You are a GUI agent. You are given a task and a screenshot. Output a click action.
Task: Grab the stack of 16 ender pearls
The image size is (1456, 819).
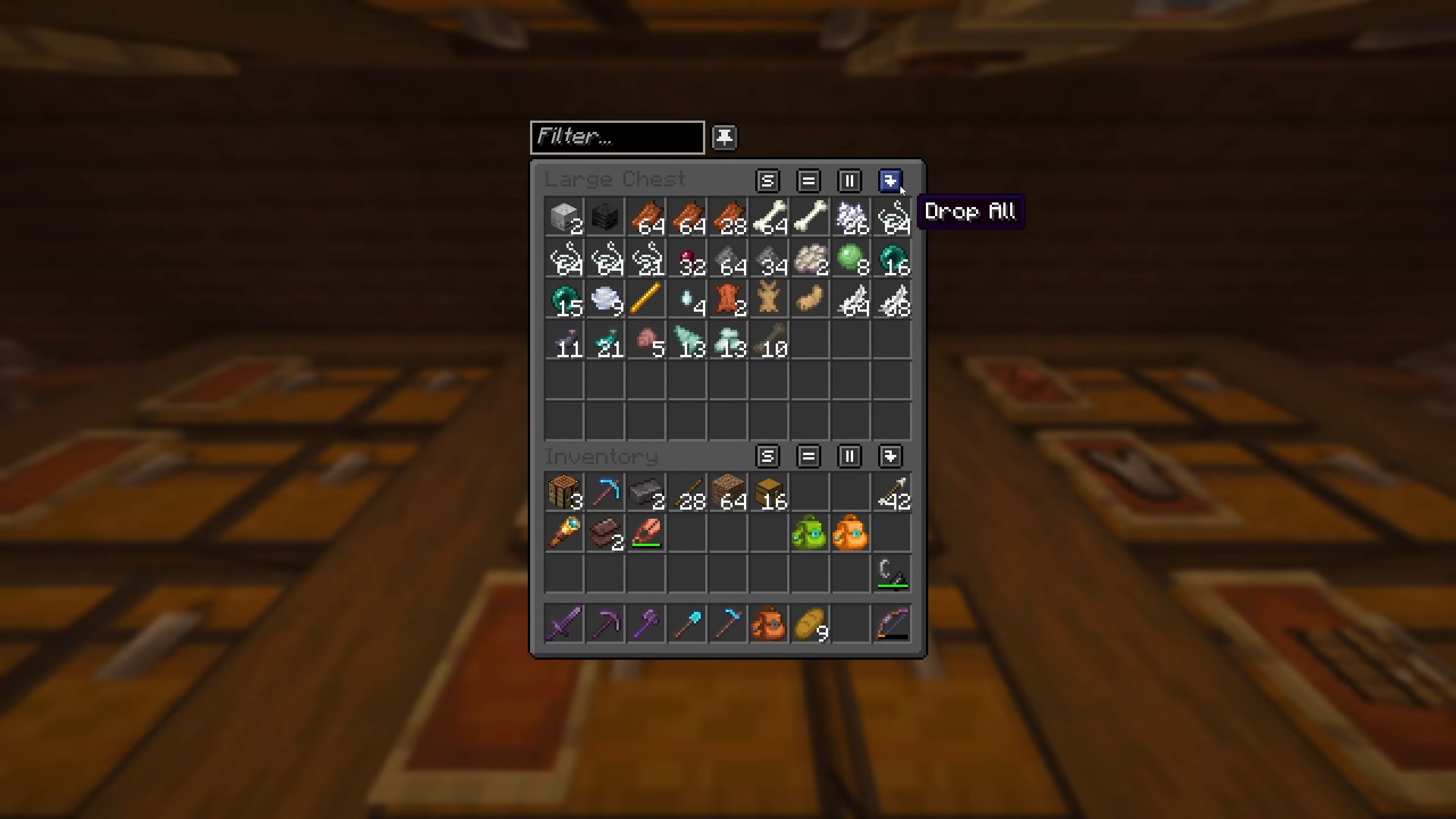click(891, 259)
